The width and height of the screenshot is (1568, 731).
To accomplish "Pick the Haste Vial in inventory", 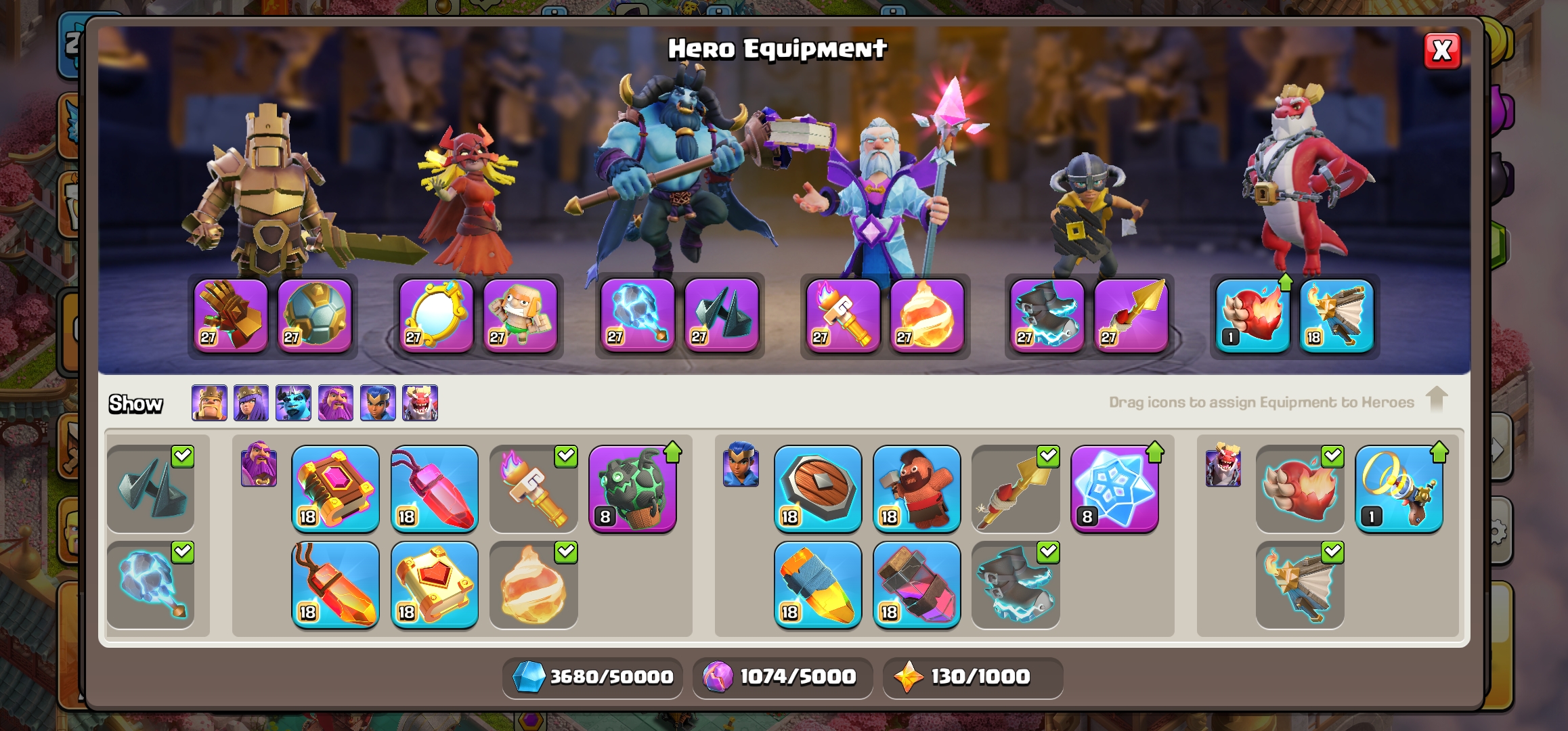I will (917, 585).
